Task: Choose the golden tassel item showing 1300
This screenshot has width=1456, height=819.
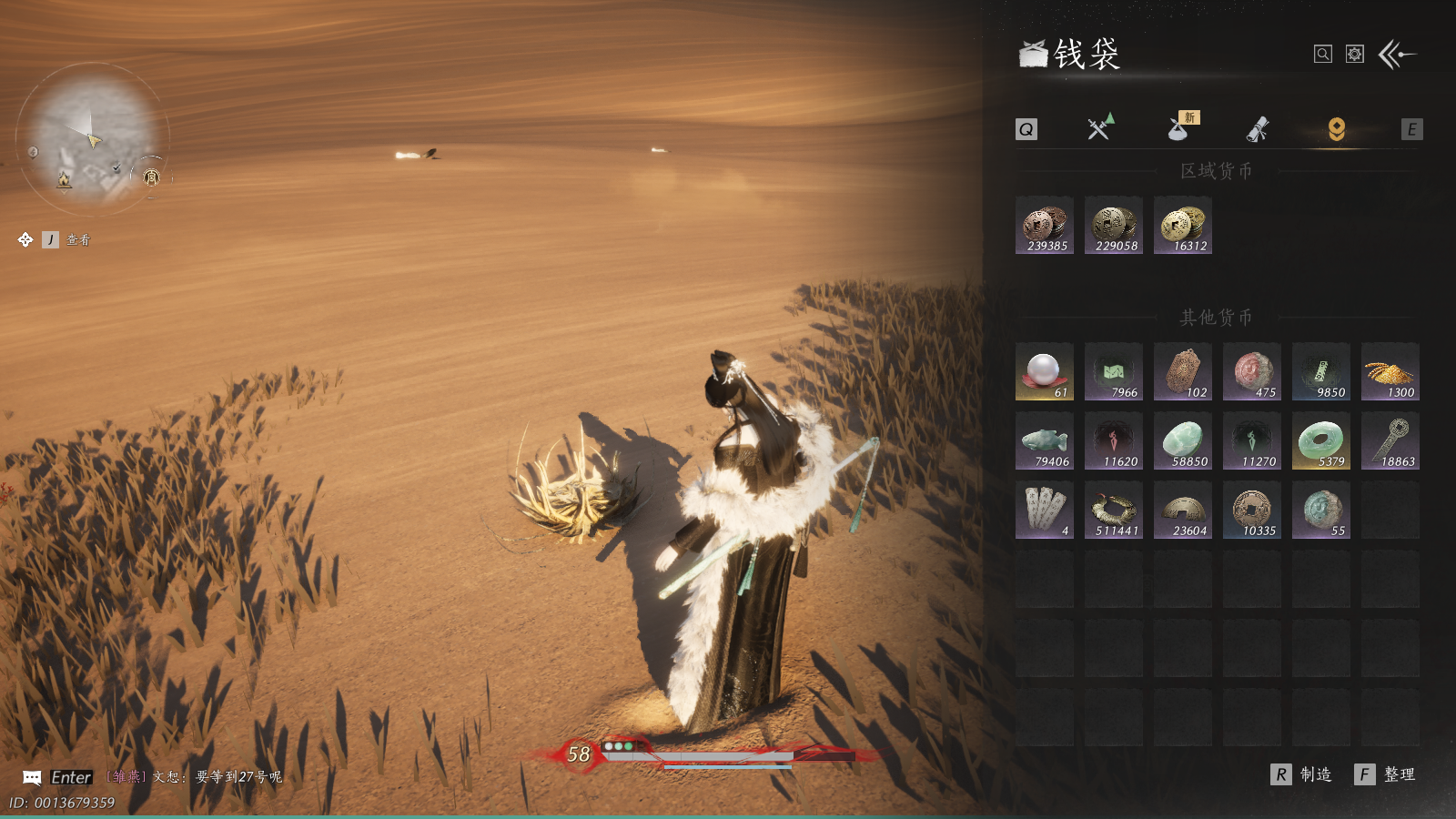Action: click(1390, 371)
